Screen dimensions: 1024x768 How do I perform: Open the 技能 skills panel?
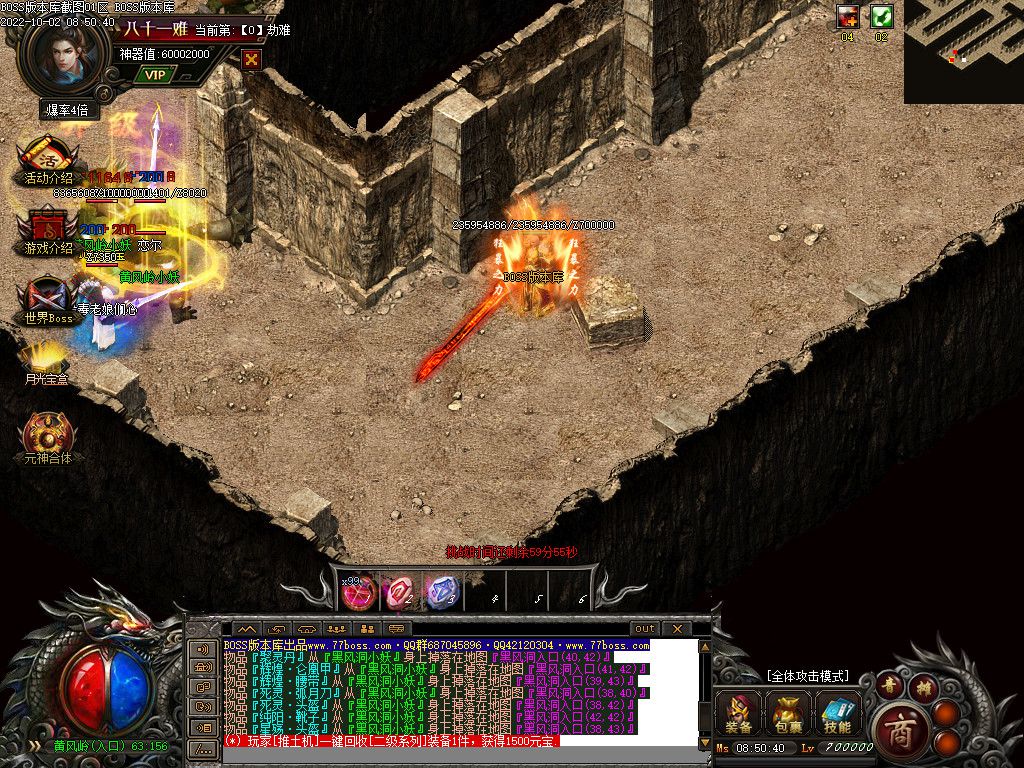click(838, 714)
